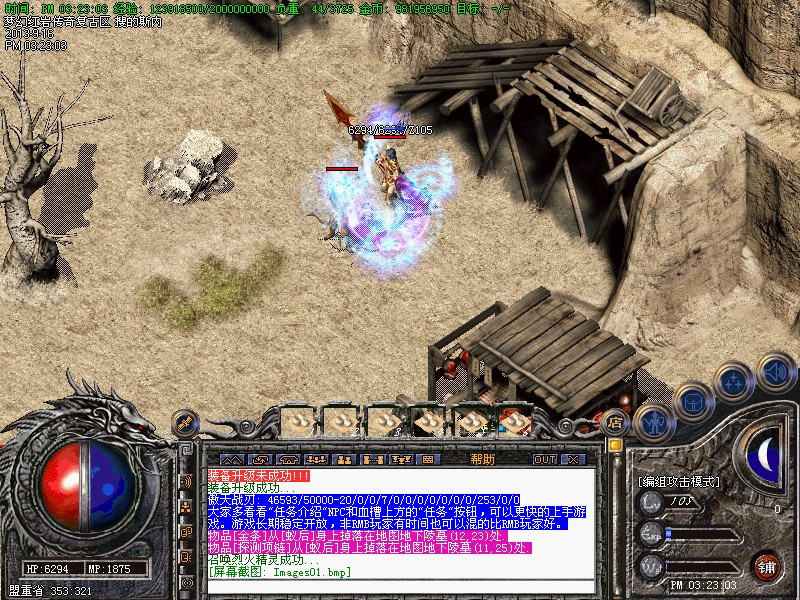Use the first belt slot item

(x=299, y=422)
